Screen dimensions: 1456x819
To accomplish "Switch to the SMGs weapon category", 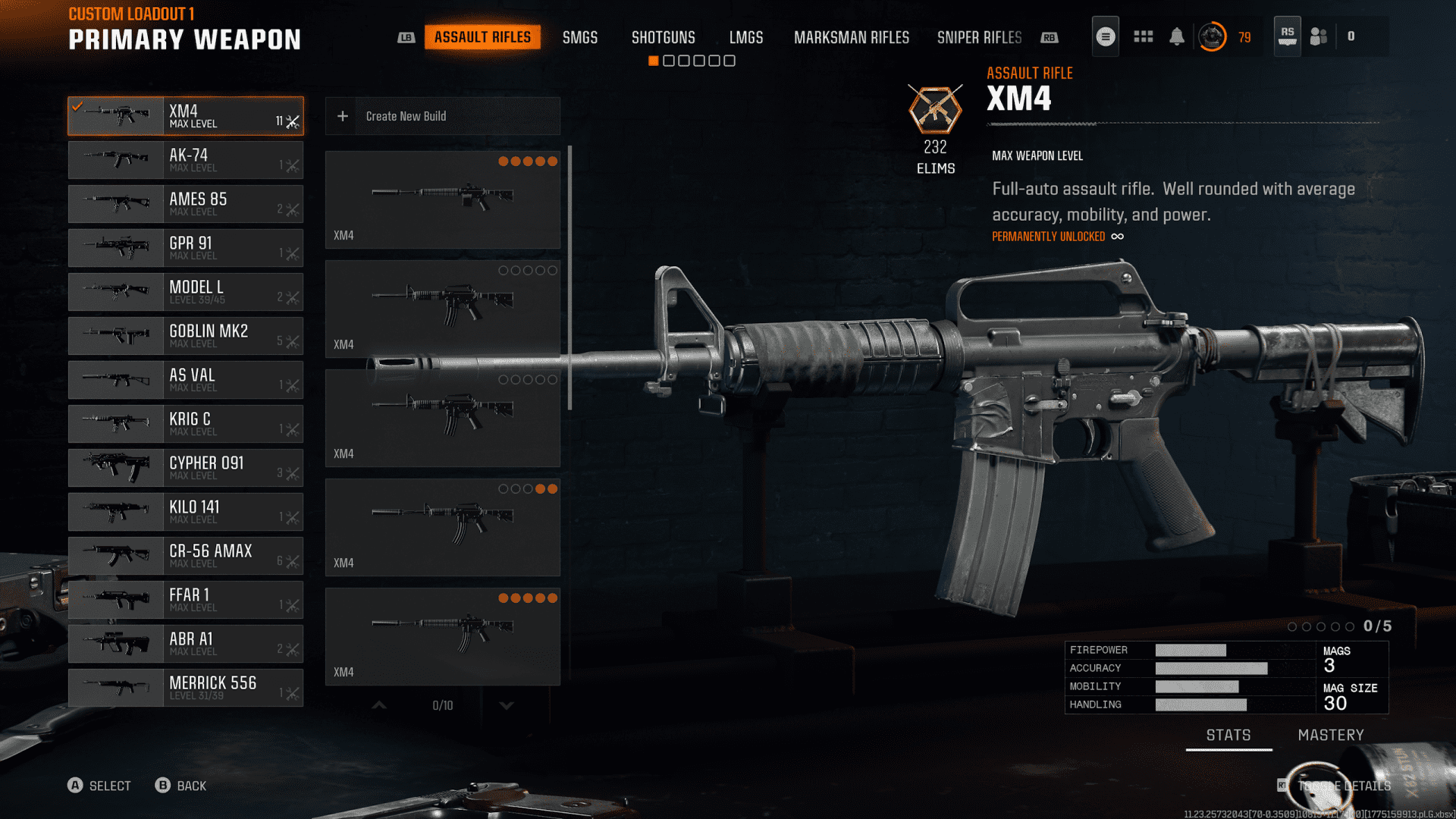I will [x=580, y=37].
